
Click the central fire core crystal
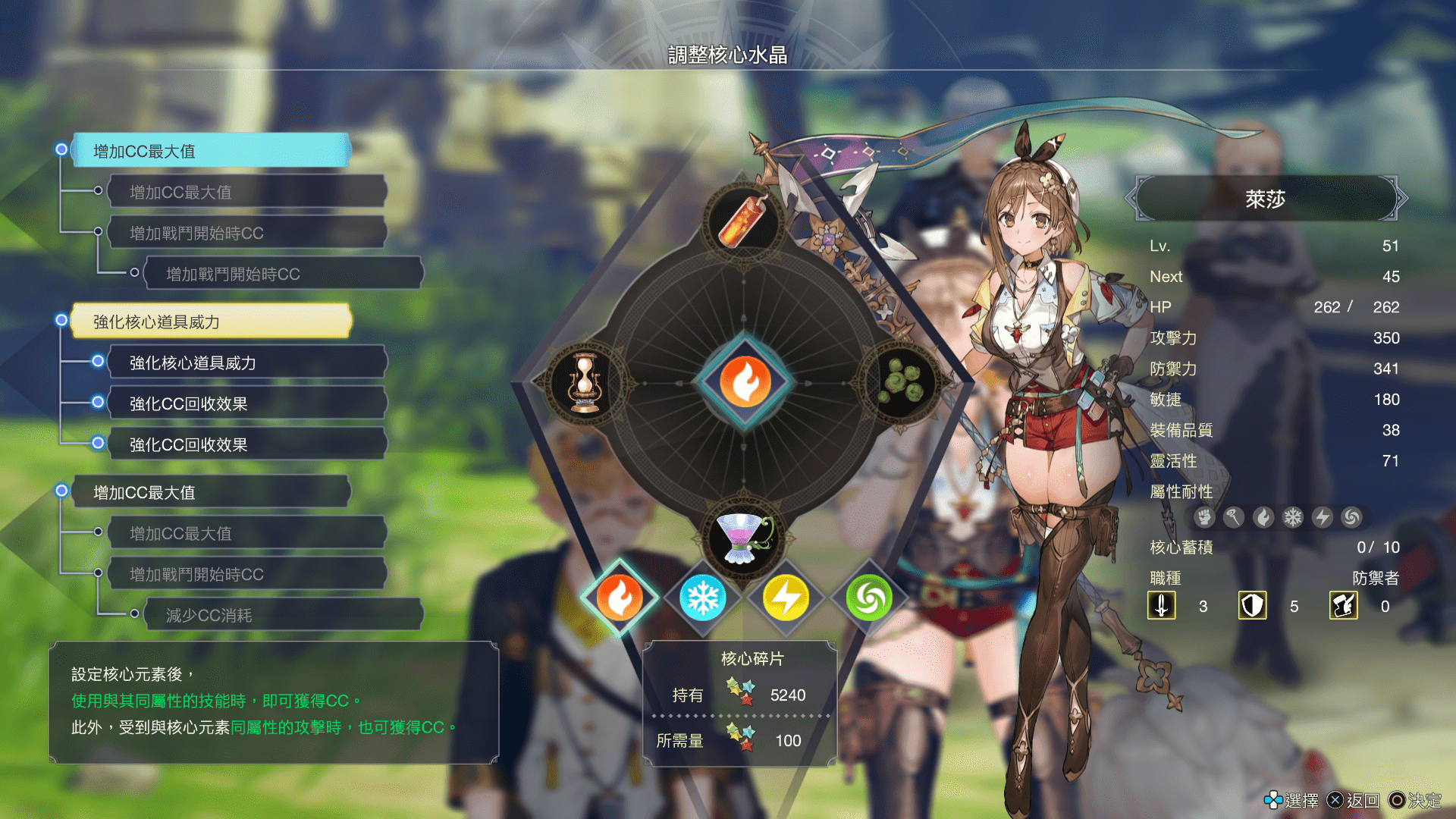pos(745,381)
